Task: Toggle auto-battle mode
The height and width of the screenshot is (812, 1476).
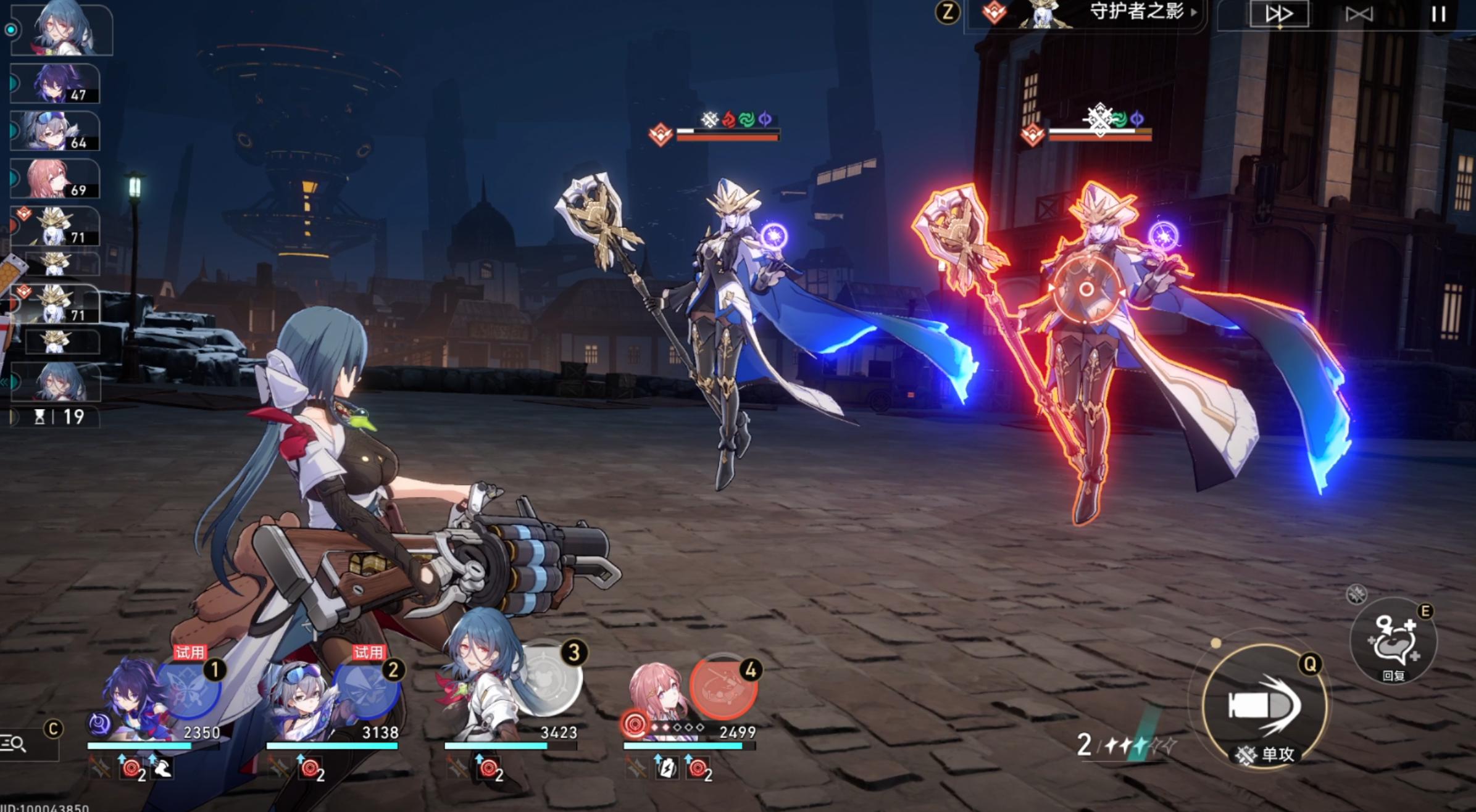Action: tap(1359, 14)
